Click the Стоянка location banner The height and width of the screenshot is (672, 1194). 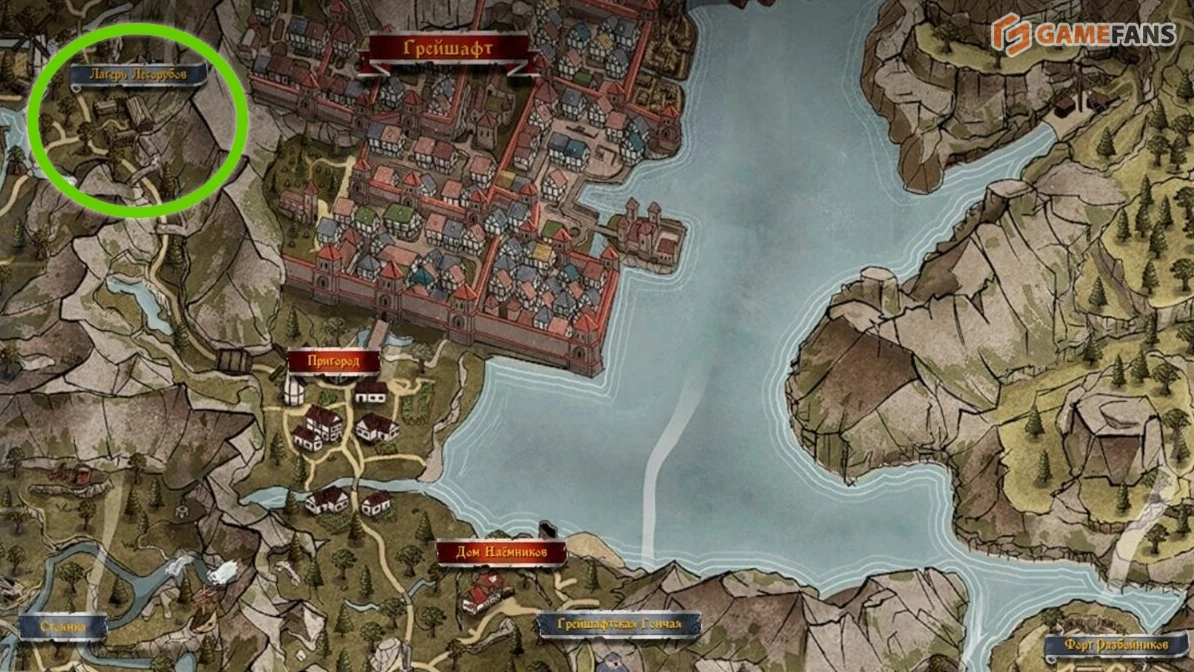(60, 626)
